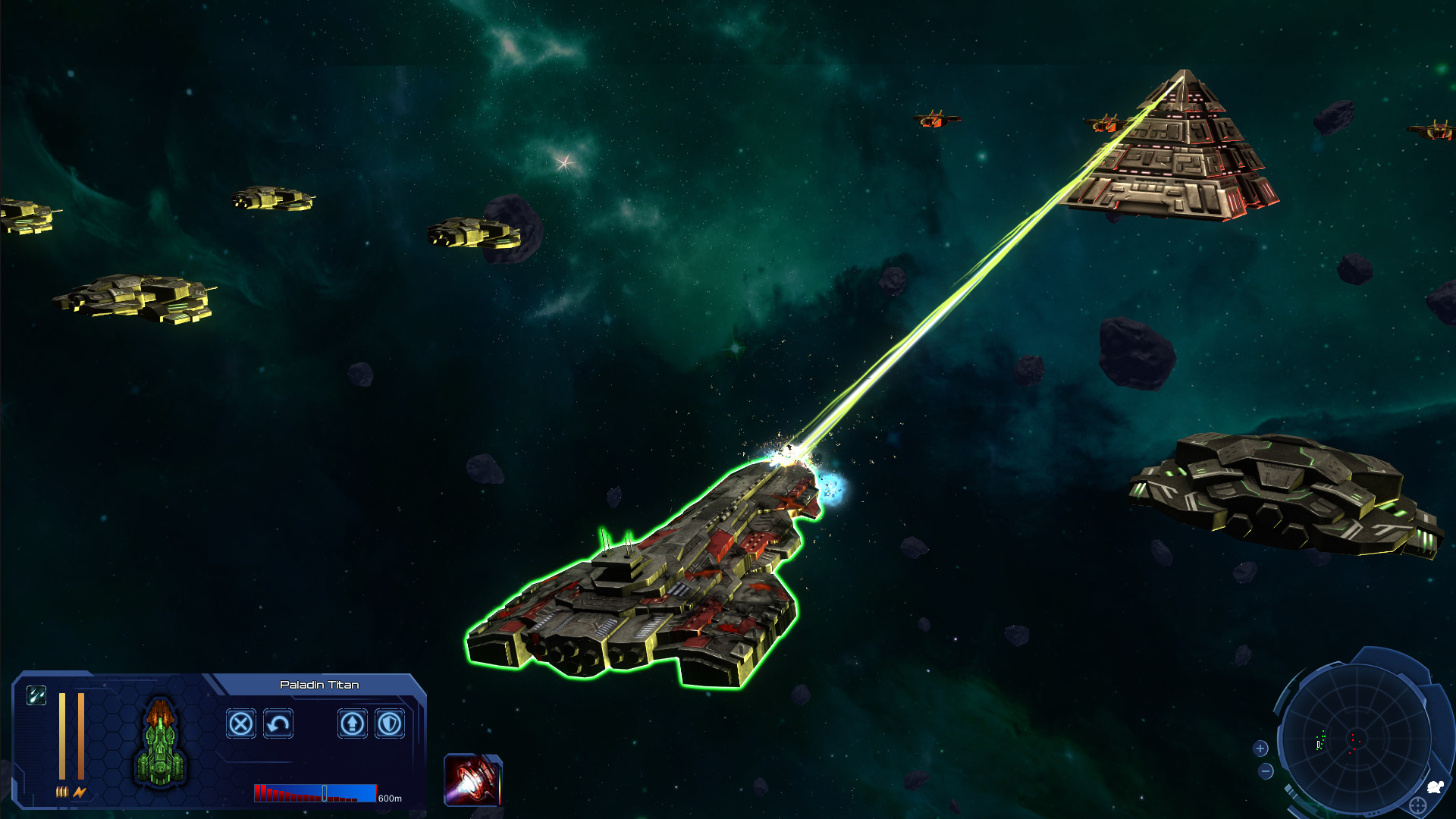This screenshot has height=819, width=1456.
Task: Zoom in the radar with the plus button
Action: point(1260,748)
